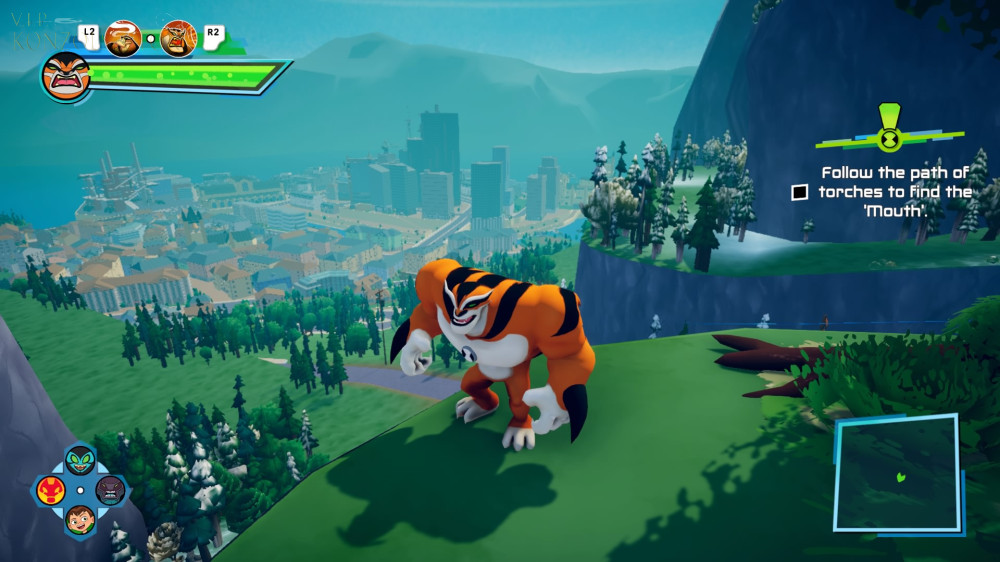Activate the left ability icon next to L2

(122, 38)
